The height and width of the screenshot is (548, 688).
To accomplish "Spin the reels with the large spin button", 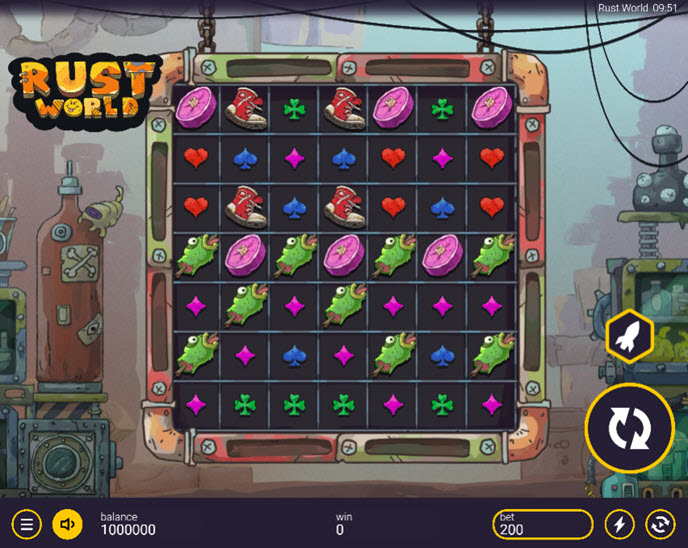I will pyautogui.click(x=630, y=428).
